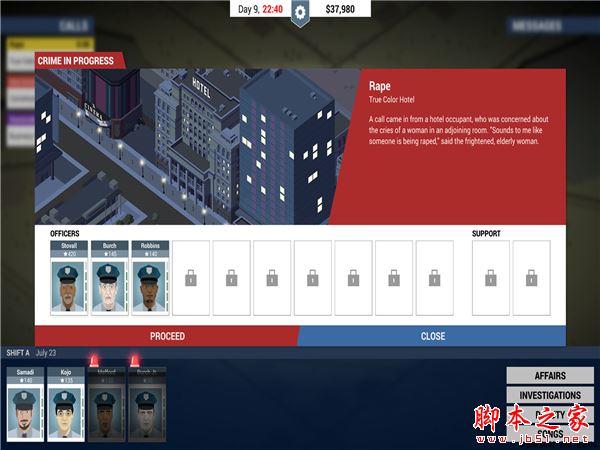The height and width of the screenshot is (450, 600).
Task: Select available officer Samadi
Action: pos(25,404)
